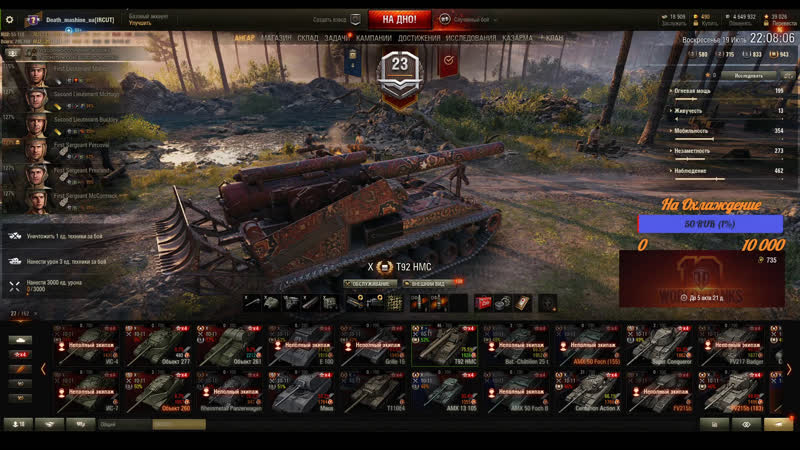Choose the Grille 15 tank in the carousel
The width and height of the screenshot is (800, 450).
[x=374, y=347]
